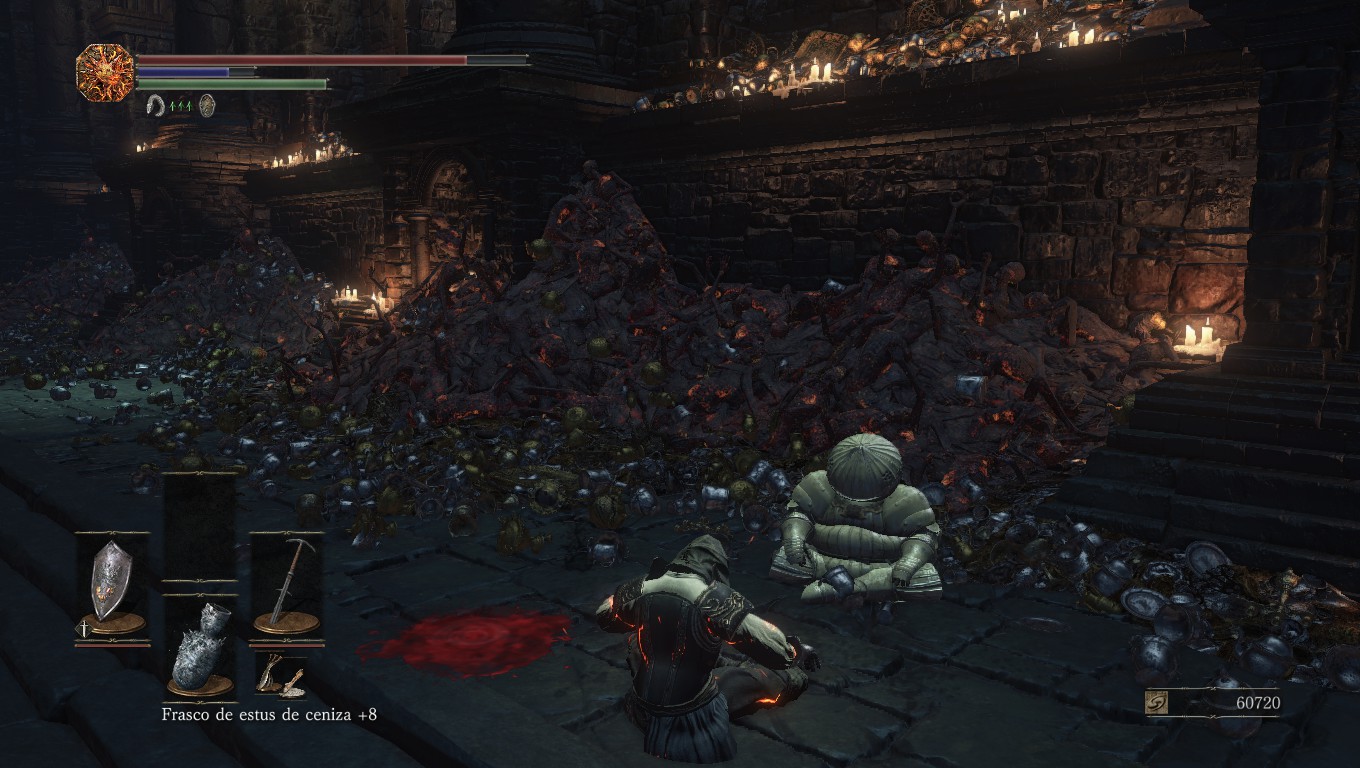Select the silver serpent ring status icon

click(x=155, y=105)
